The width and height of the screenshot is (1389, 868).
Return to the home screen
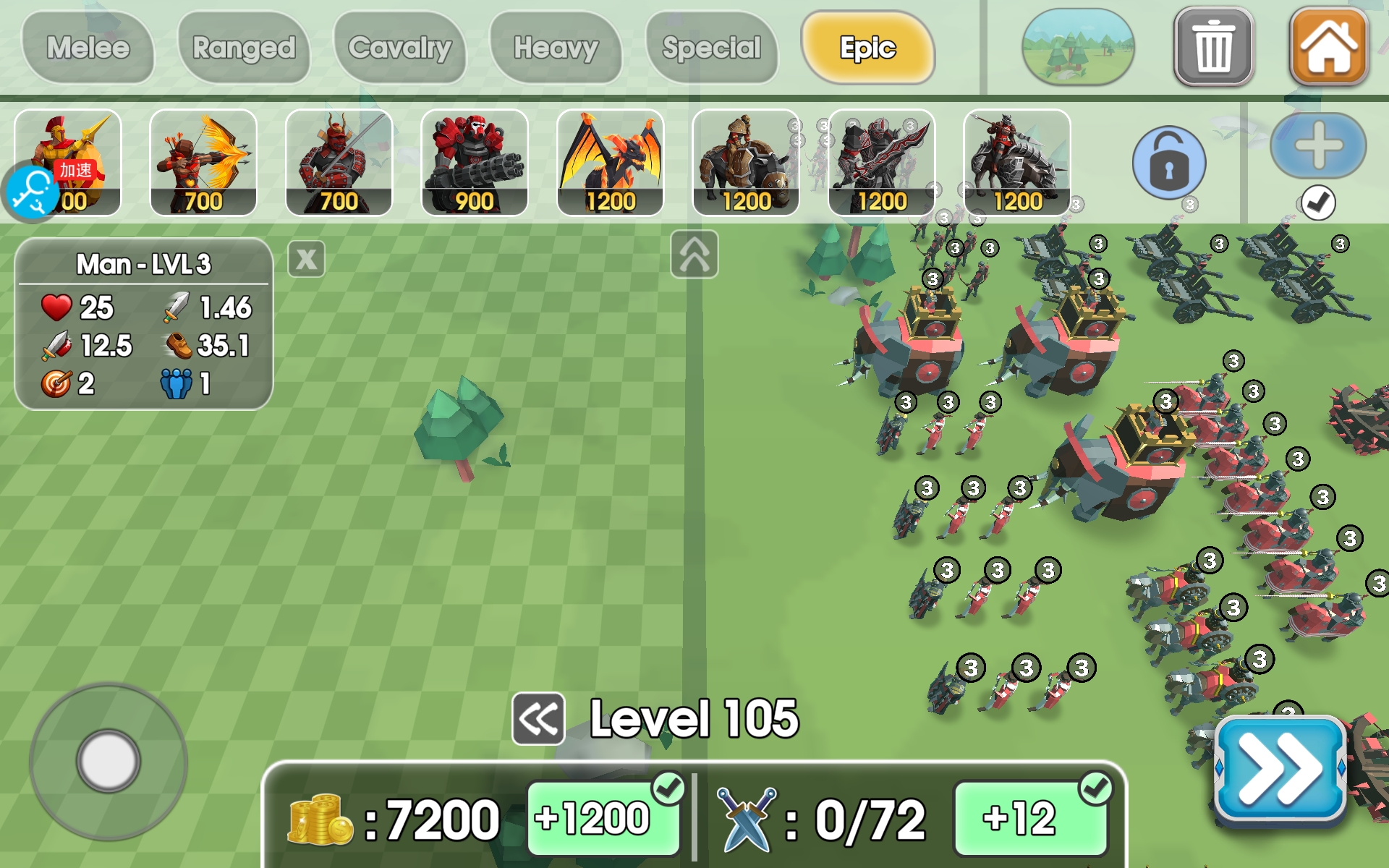point(1329,46)
